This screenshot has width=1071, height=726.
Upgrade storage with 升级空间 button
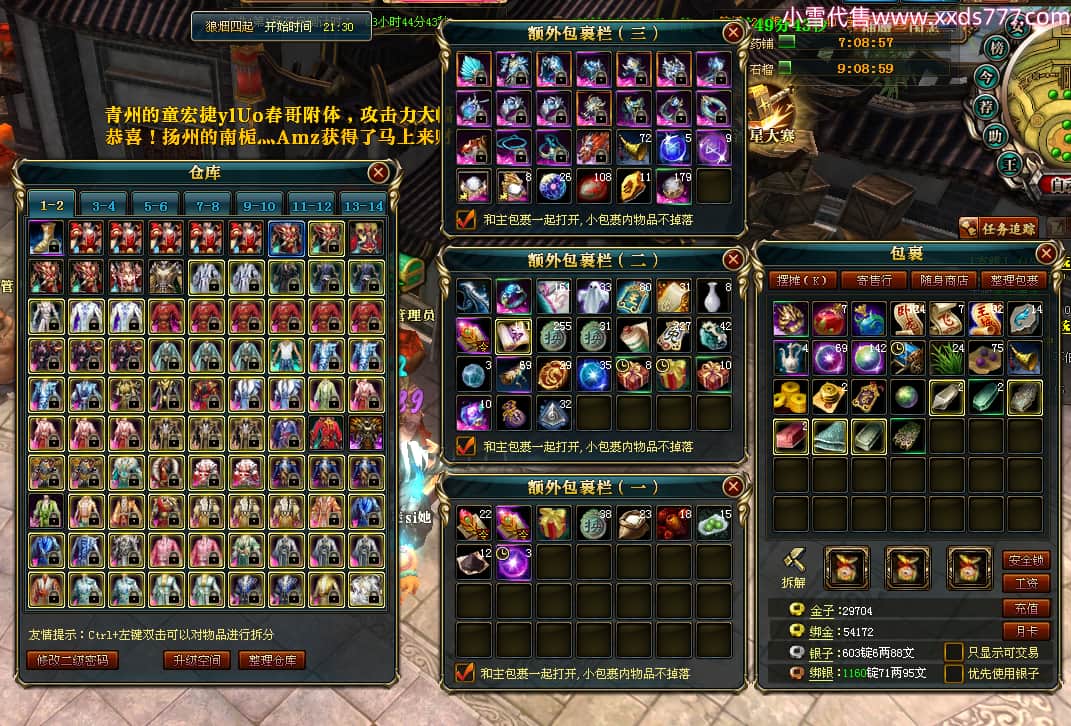pos(197,660)
